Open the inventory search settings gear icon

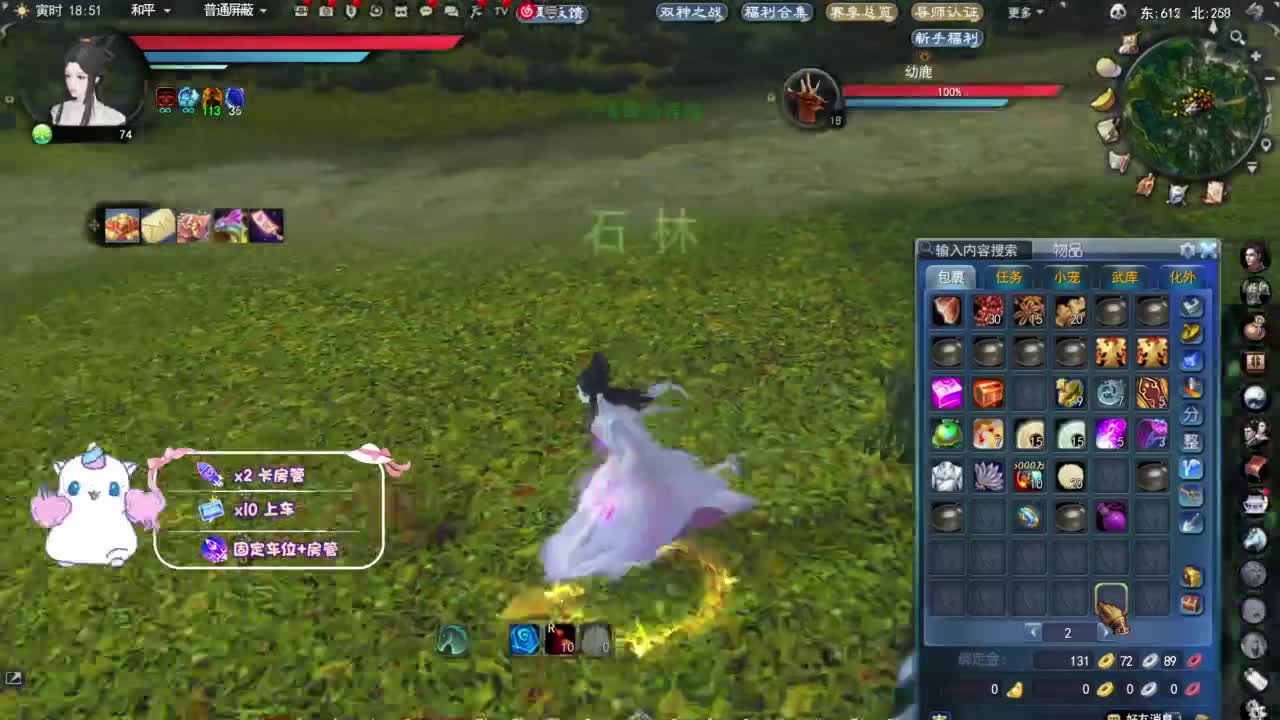tap(1188, 250)
